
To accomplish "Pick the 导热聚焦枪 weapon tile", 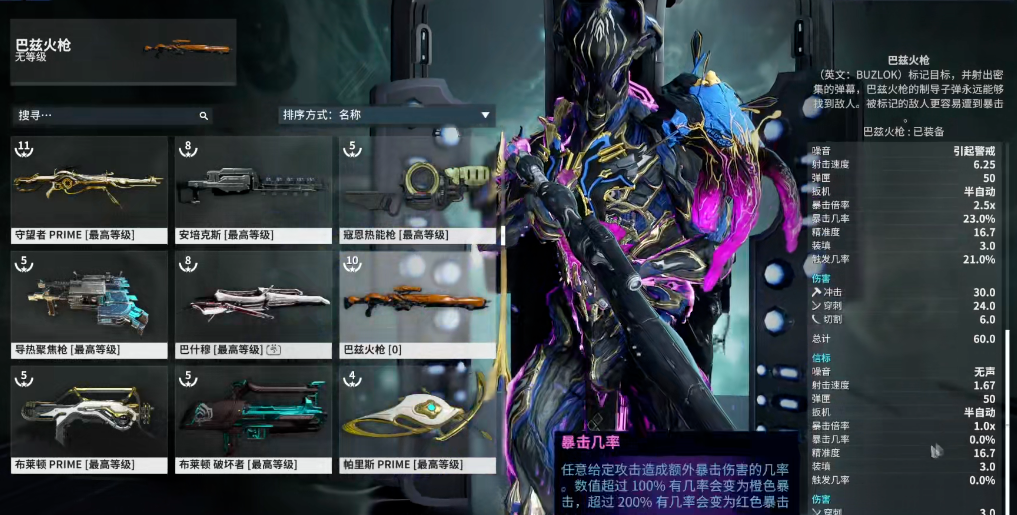I will (x=89, y=304).
